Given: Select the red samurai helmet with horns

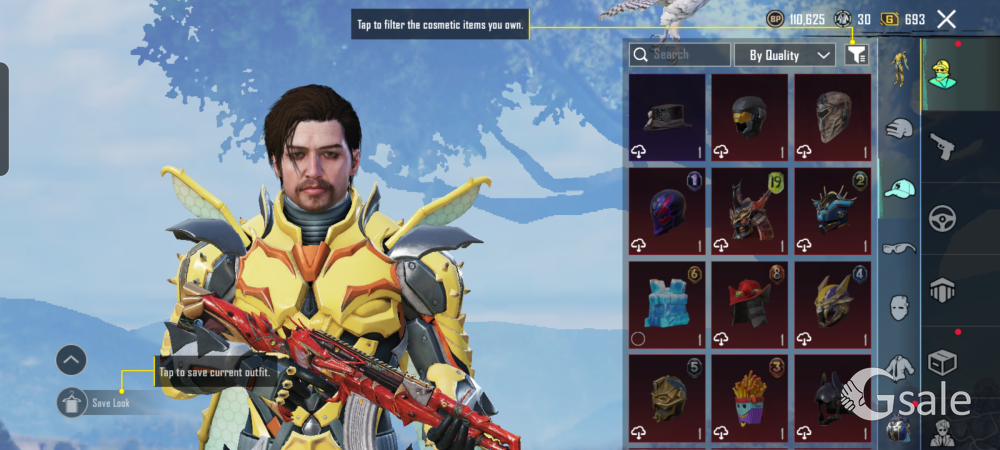Looking at the screenshot, I should (749, 211).
